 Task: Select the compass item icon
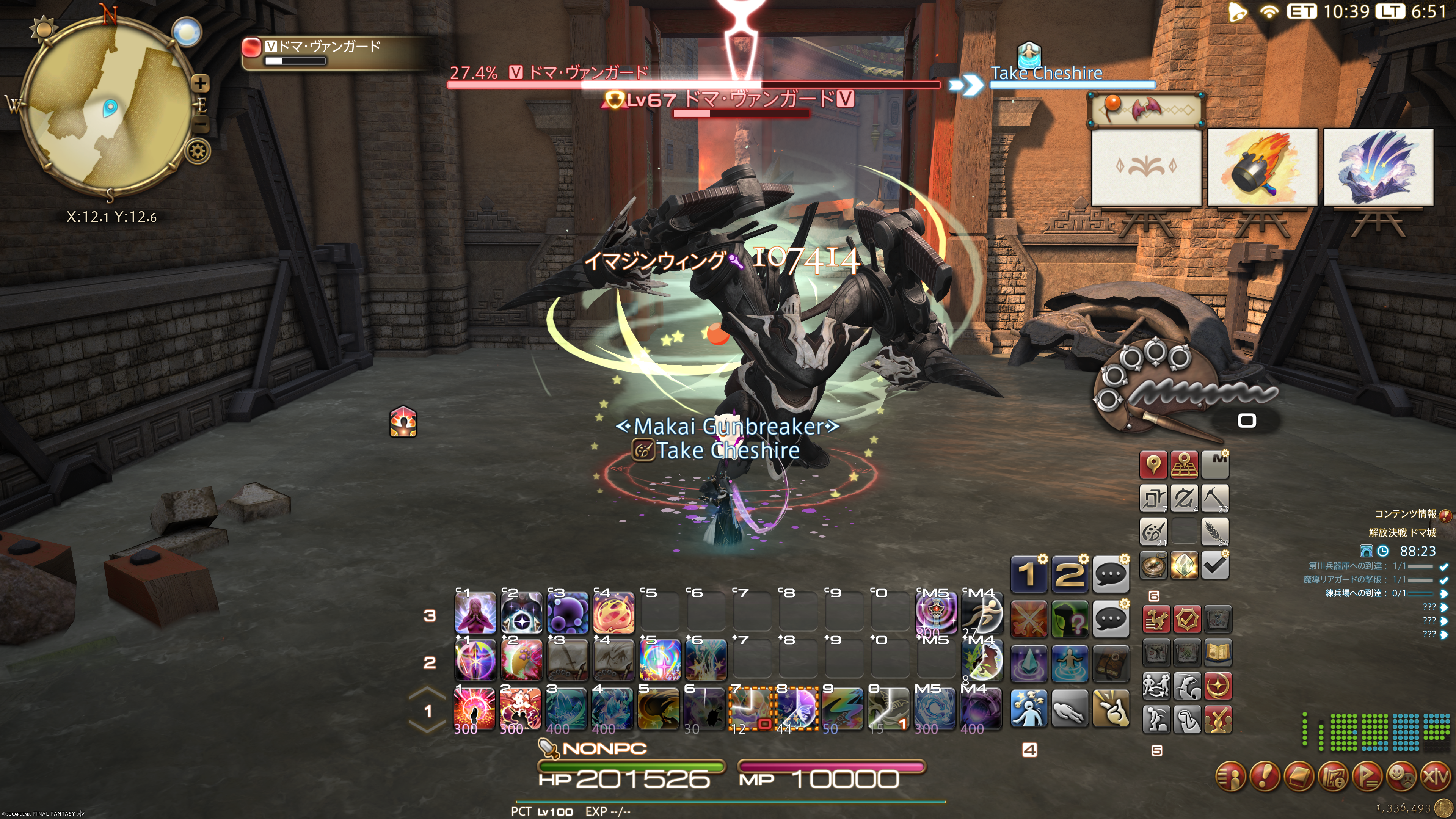tap(1153, 565)
